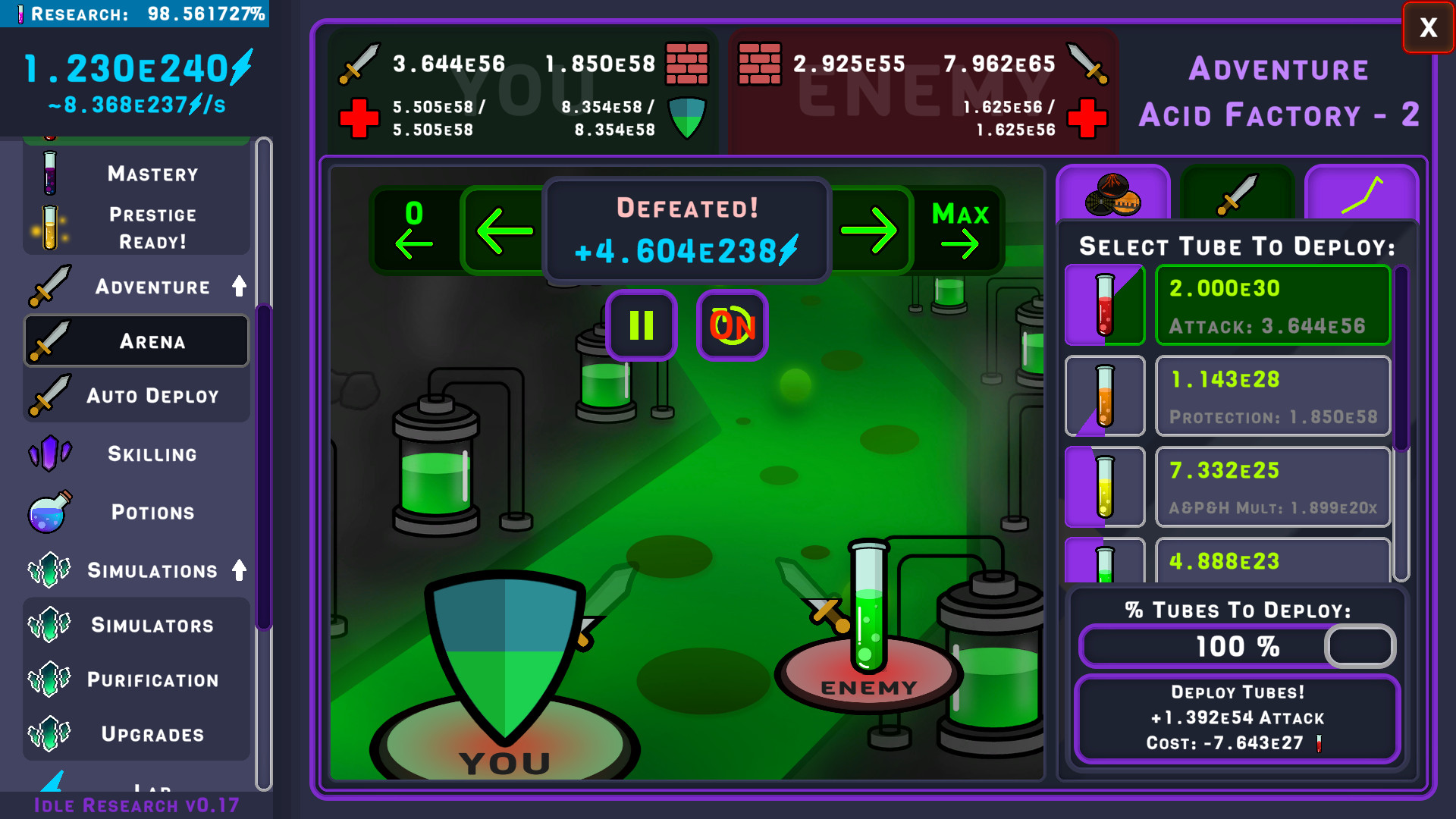The height and width of the screenshot is (819, 1456).
Task: Toggle the auto-battle ON switch
Action: 731,326
